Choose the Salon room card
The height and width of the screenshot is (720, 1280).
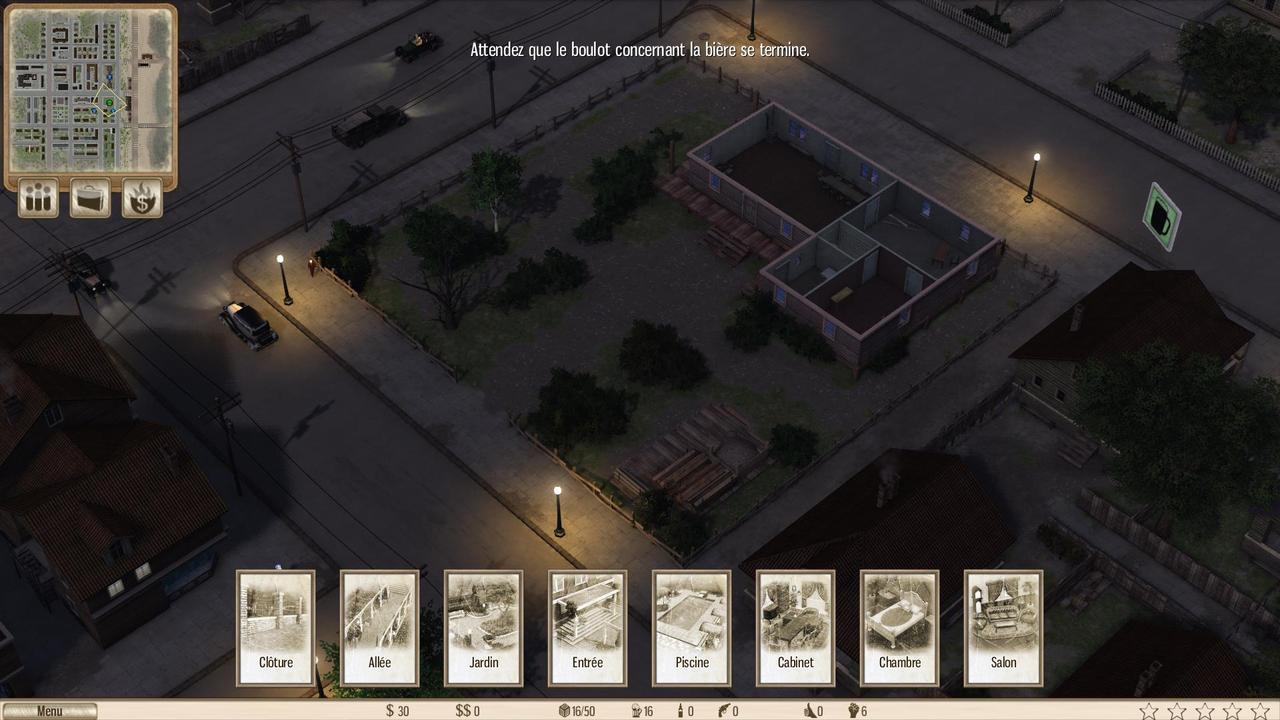tap(1004, 628)
